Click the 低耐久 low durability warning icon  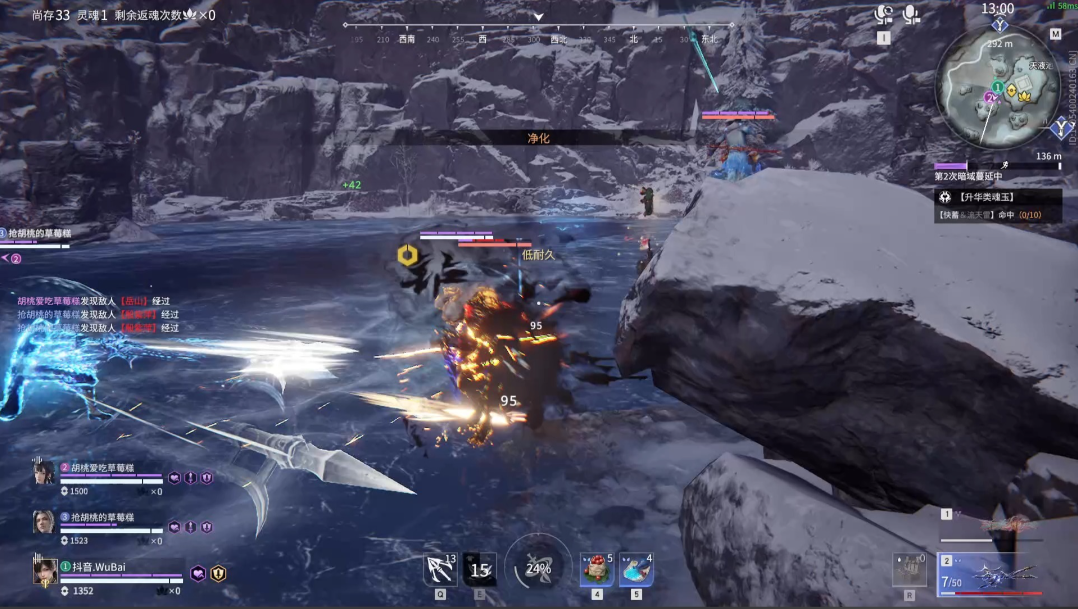(x=406, y=256)
